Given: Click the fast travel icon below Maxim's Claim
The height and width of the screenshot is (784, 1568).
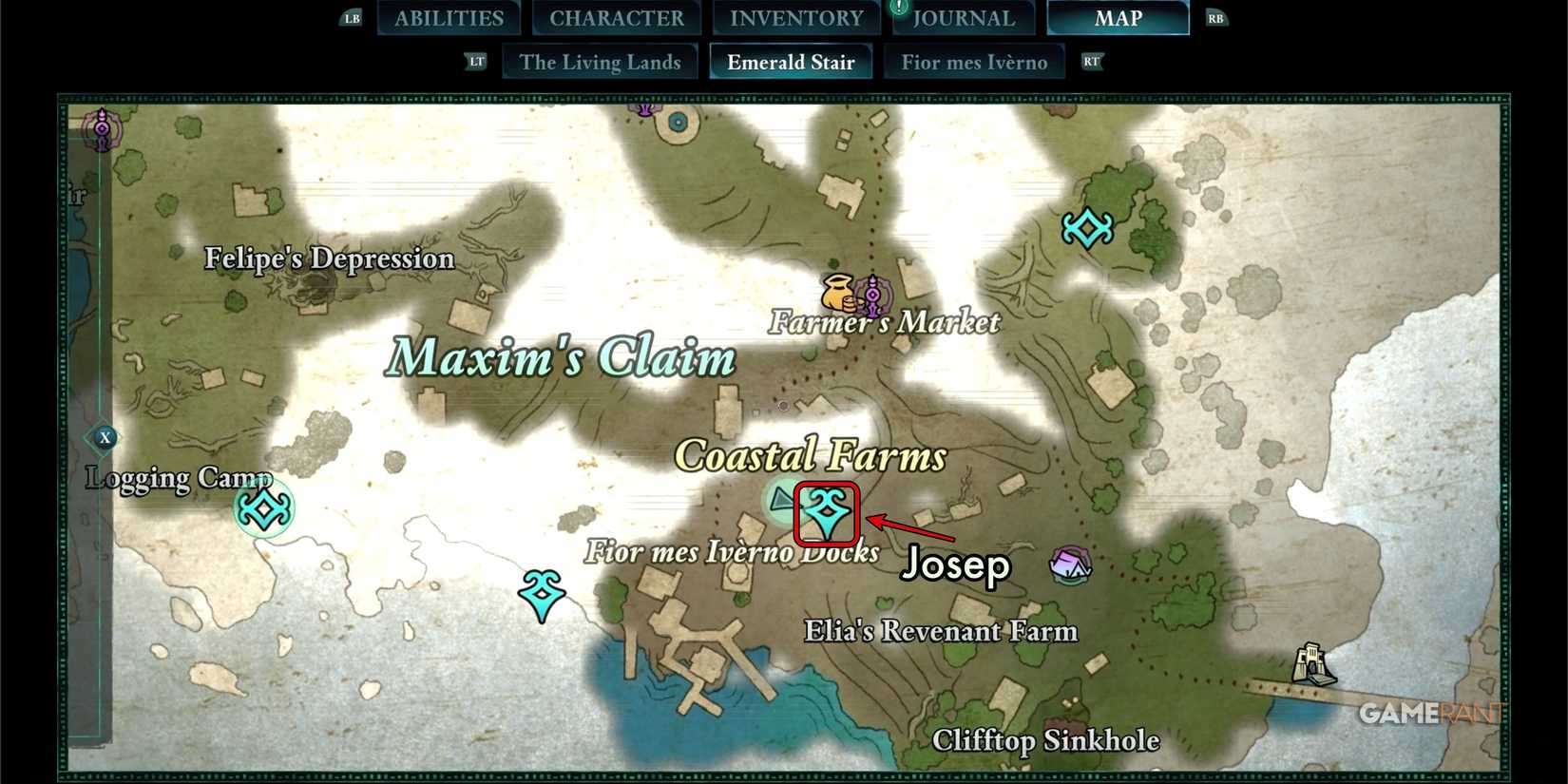Looking at the screenshot, I should (x=540, y=594).
